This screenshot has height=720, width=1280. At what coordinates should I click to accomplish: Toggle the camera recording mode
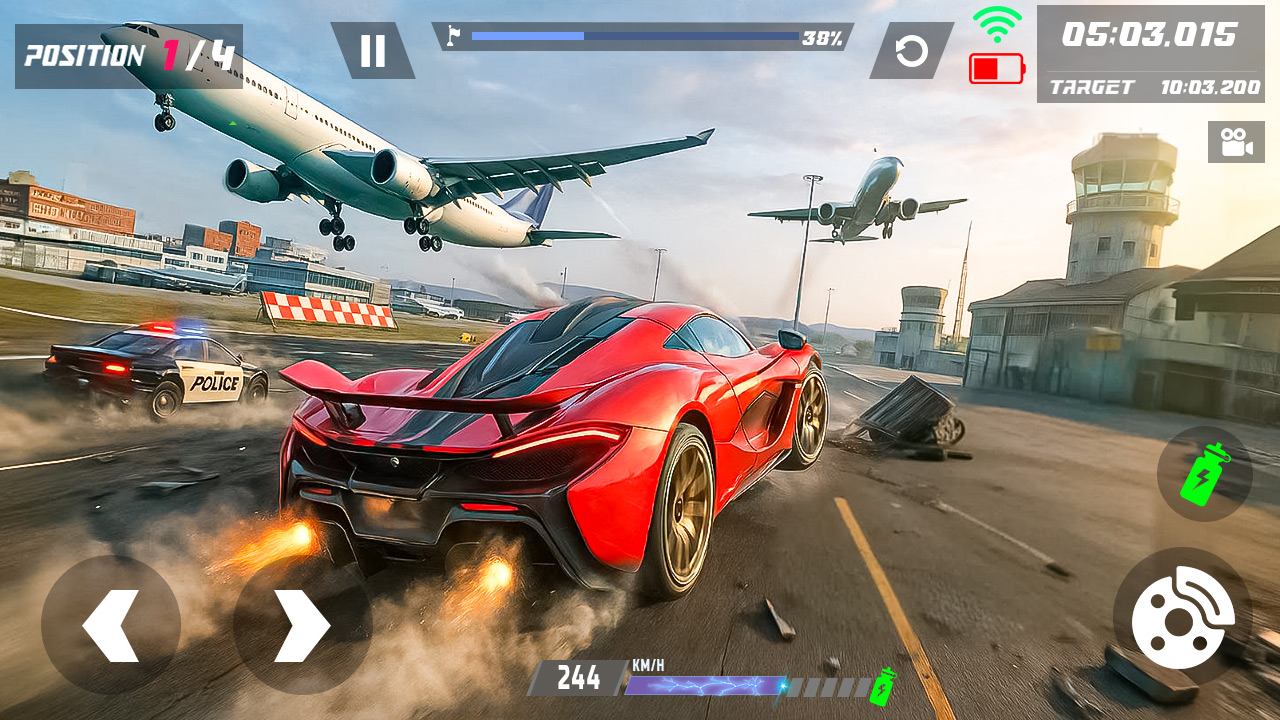point(1237,143)
